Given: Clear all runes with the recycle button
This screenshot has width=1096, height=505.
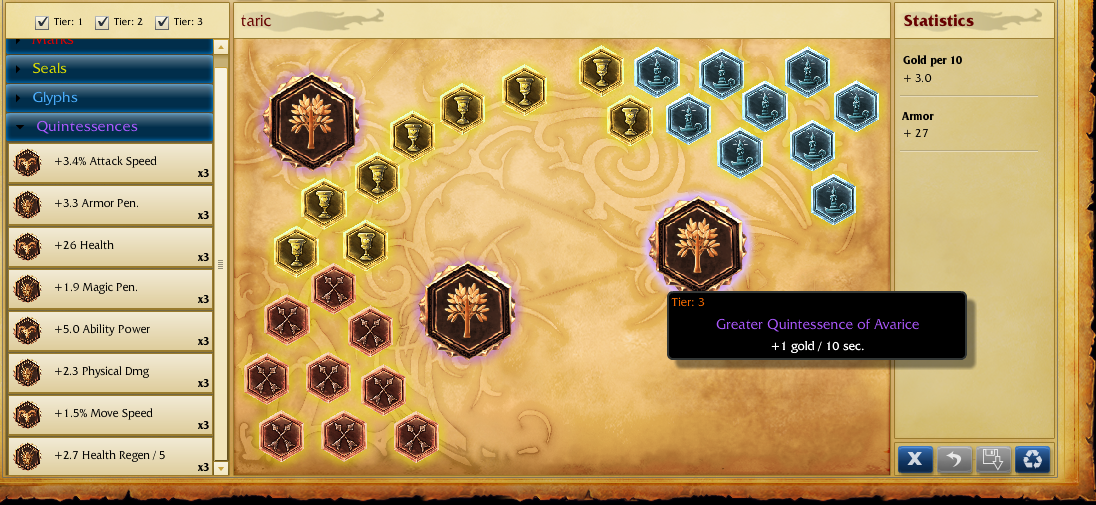Looking at the screenshot, I should 1033,459.
